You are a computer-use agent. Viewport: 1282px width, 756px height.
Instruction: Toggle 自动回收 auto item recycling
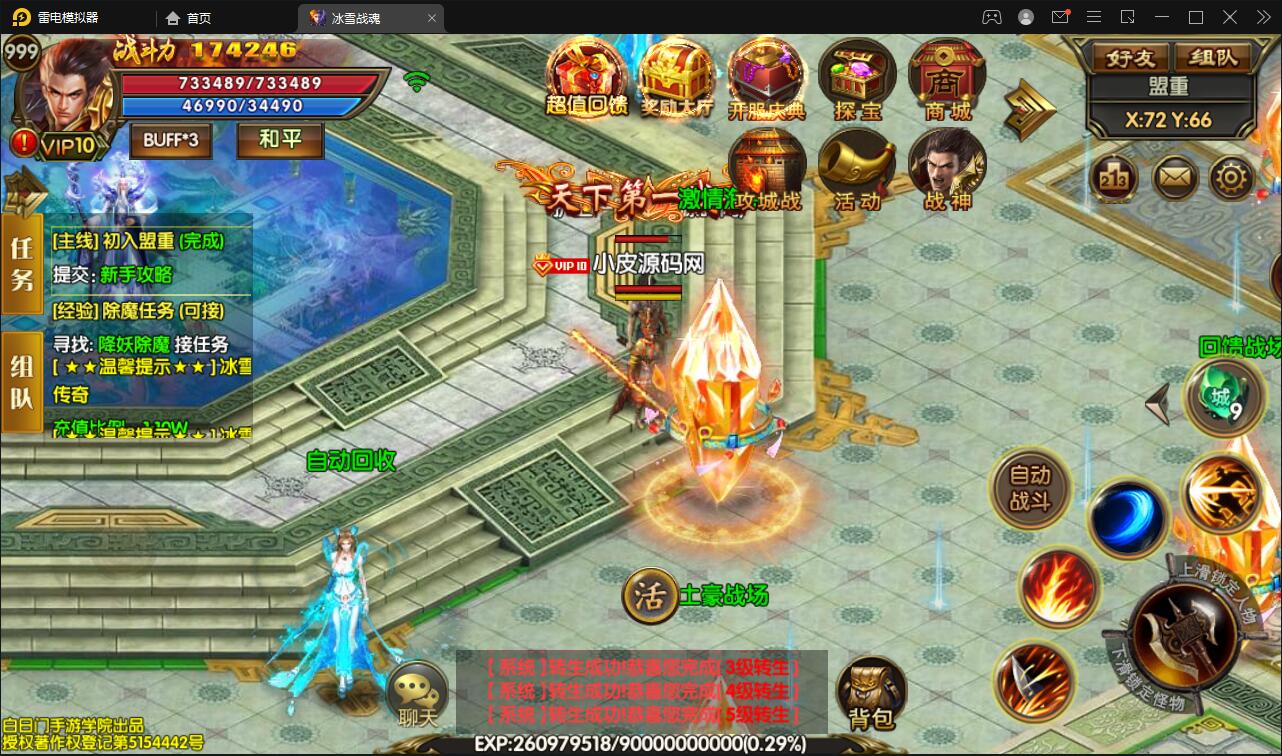coord(351,461)
